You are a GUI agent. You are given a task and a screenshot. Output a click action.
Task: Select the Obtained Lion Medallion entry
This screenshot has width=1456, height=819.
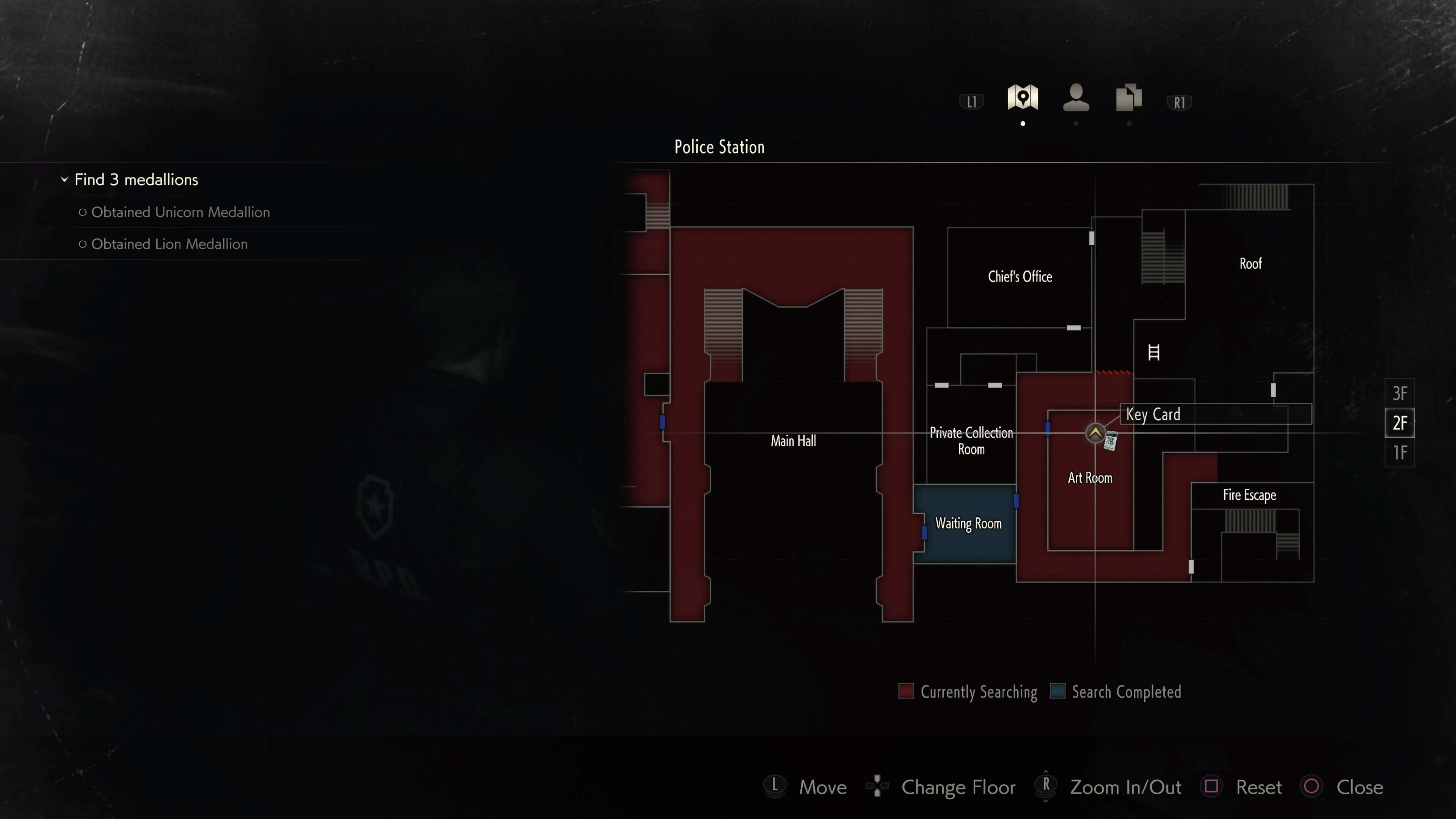pyautogui.click(x=169, y=244)
